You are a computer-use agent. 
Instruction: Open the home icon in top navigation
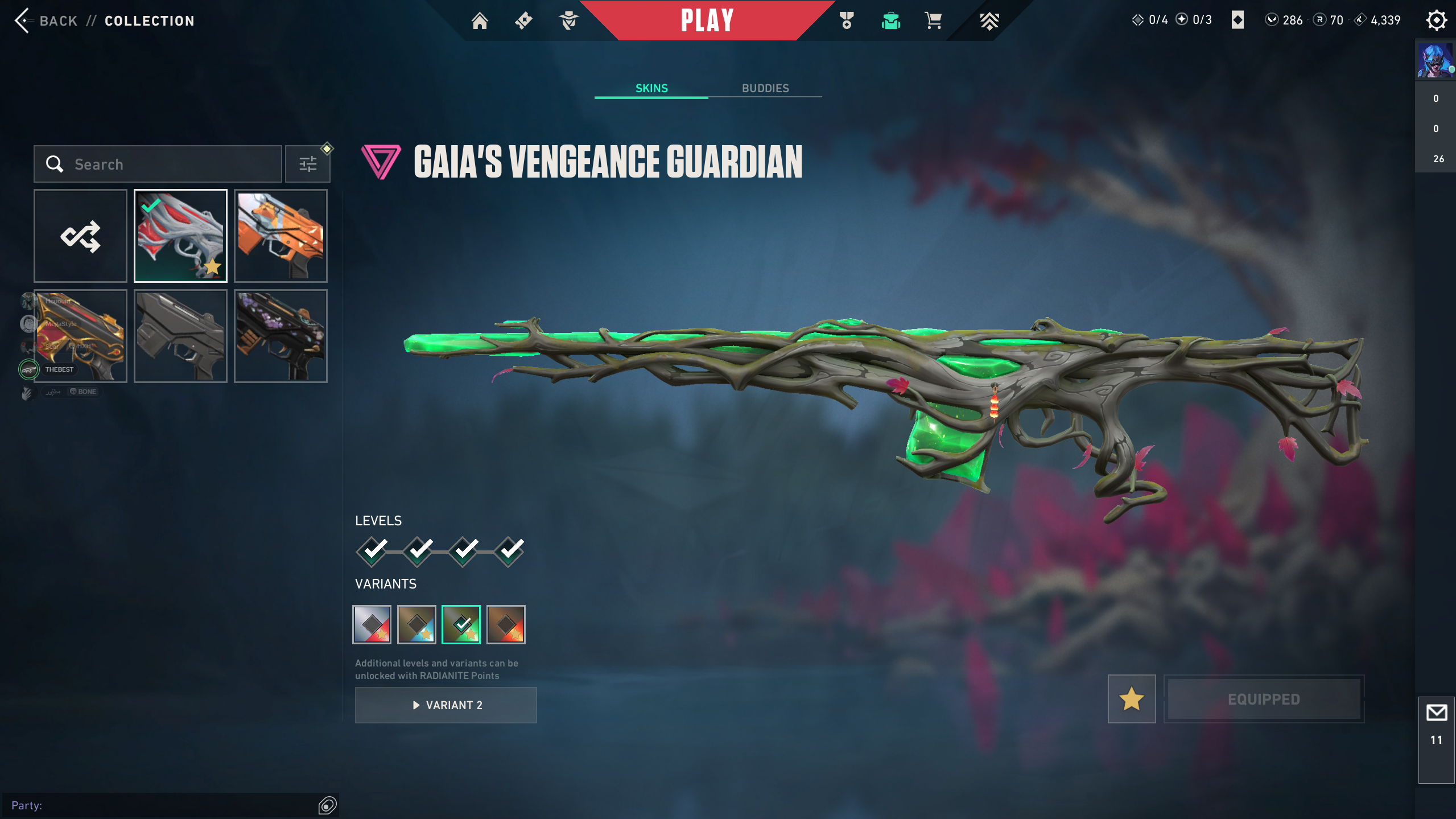pos(480,21)
